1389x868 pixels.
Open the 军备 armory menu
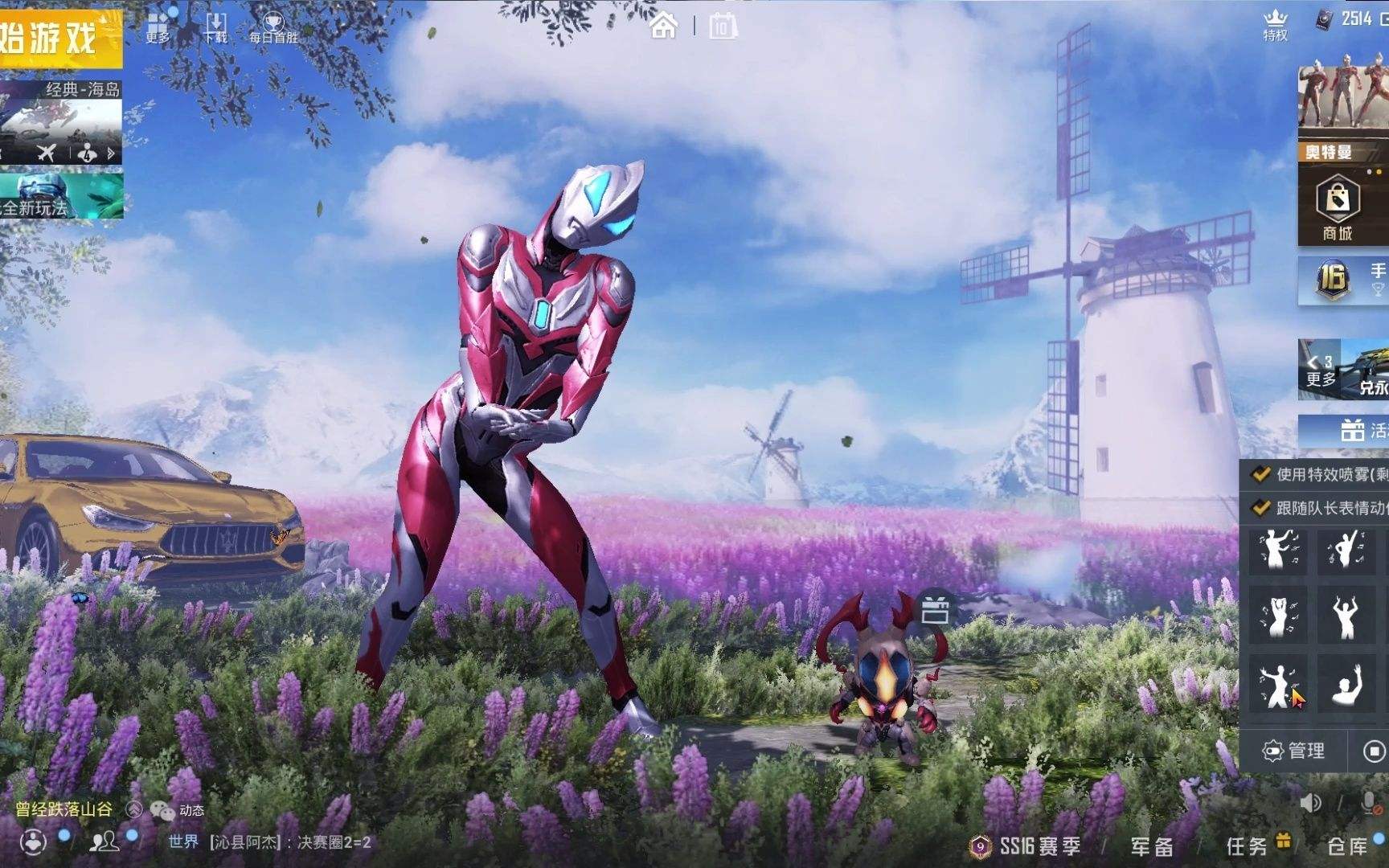[1152, 846]
